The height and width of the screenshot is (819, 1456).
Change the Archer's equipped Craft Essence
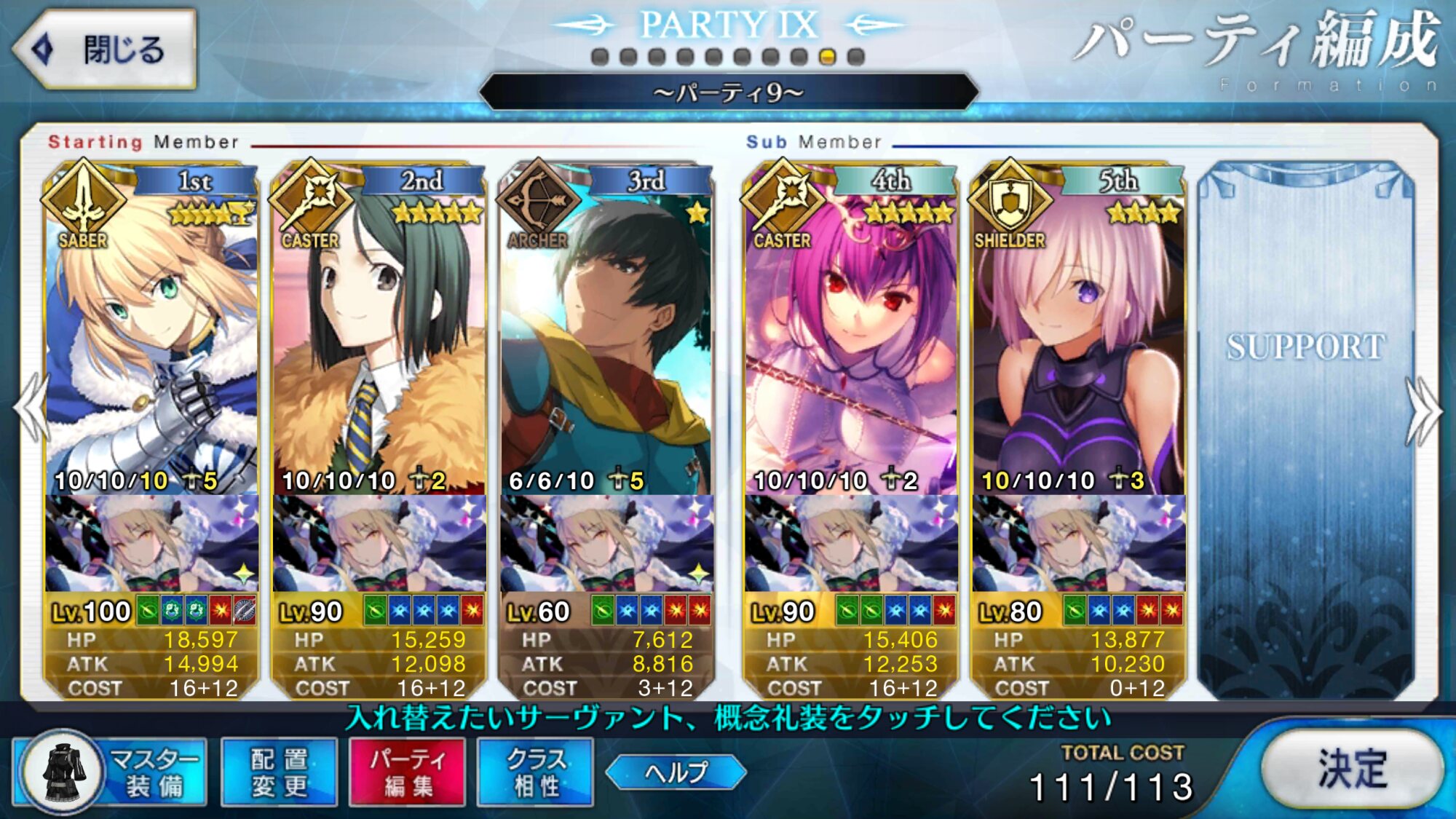pos(606,543)
